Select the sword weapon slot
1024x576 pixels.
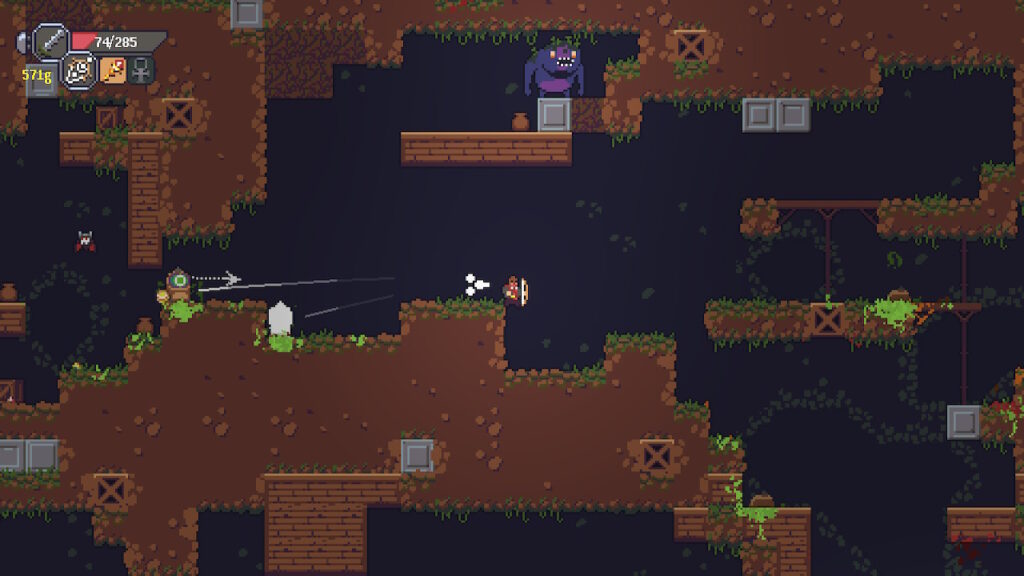click(x=50, y=41)
